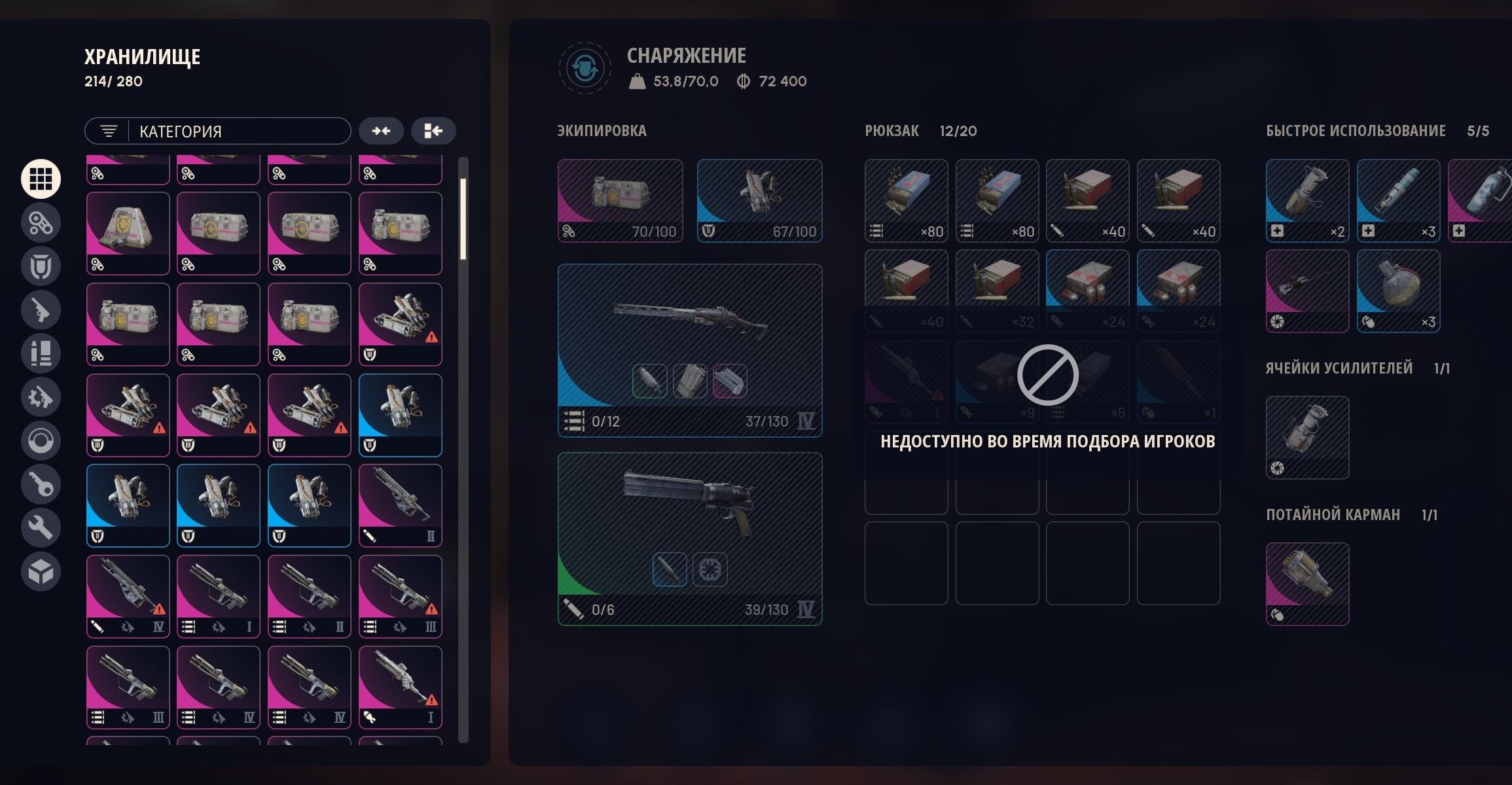The width and height of the screenshot is (1512, 785).
Task: Open the ammunition category filter
Action: click(x=41, y=353)
